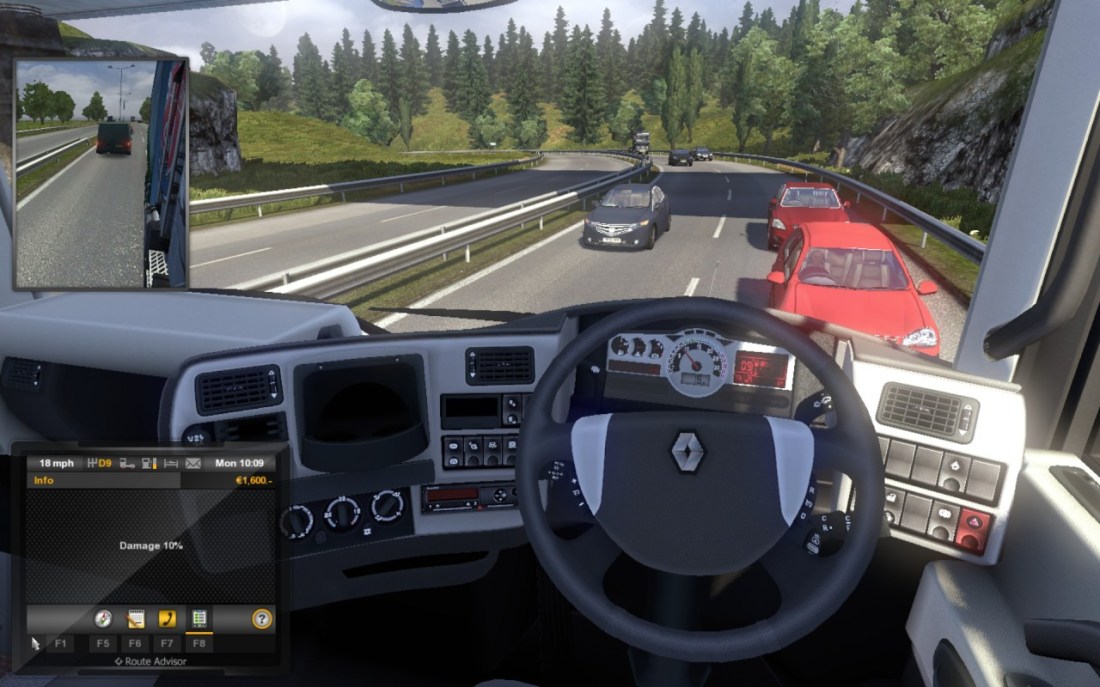This screenshot has height=687, width=1100.
Task: Click the rear-view mirror camera view
Action: 102,173
